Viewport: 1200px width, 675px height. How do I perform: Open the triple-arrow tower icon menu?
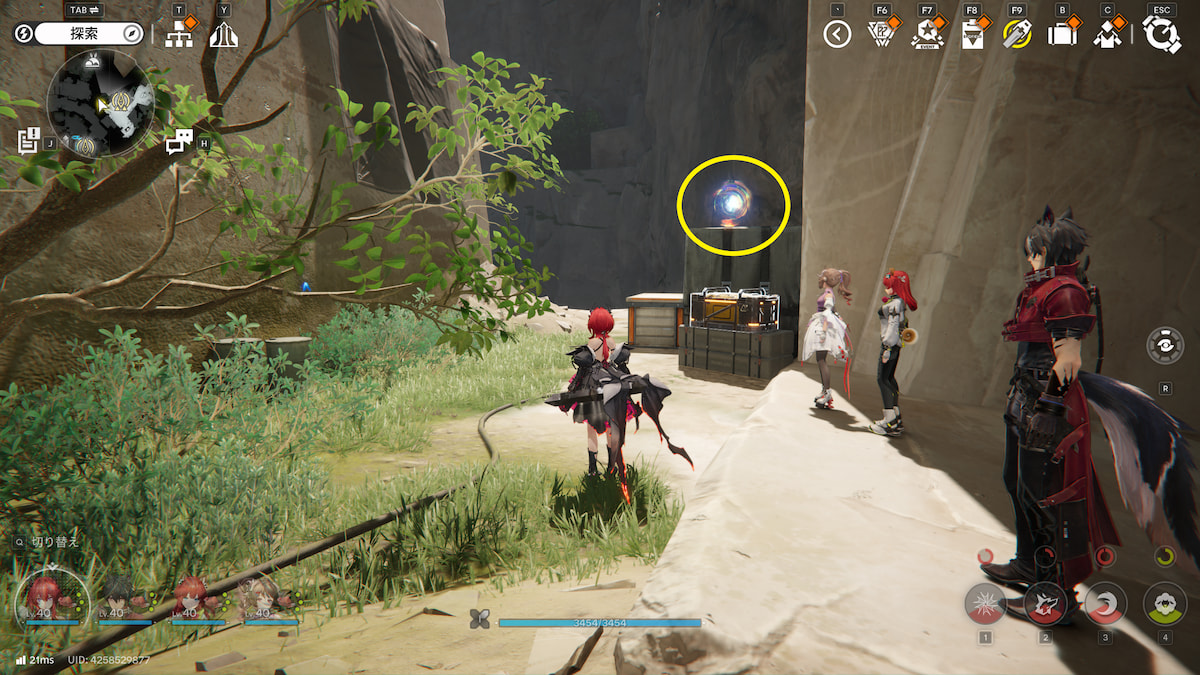(223, 35)
